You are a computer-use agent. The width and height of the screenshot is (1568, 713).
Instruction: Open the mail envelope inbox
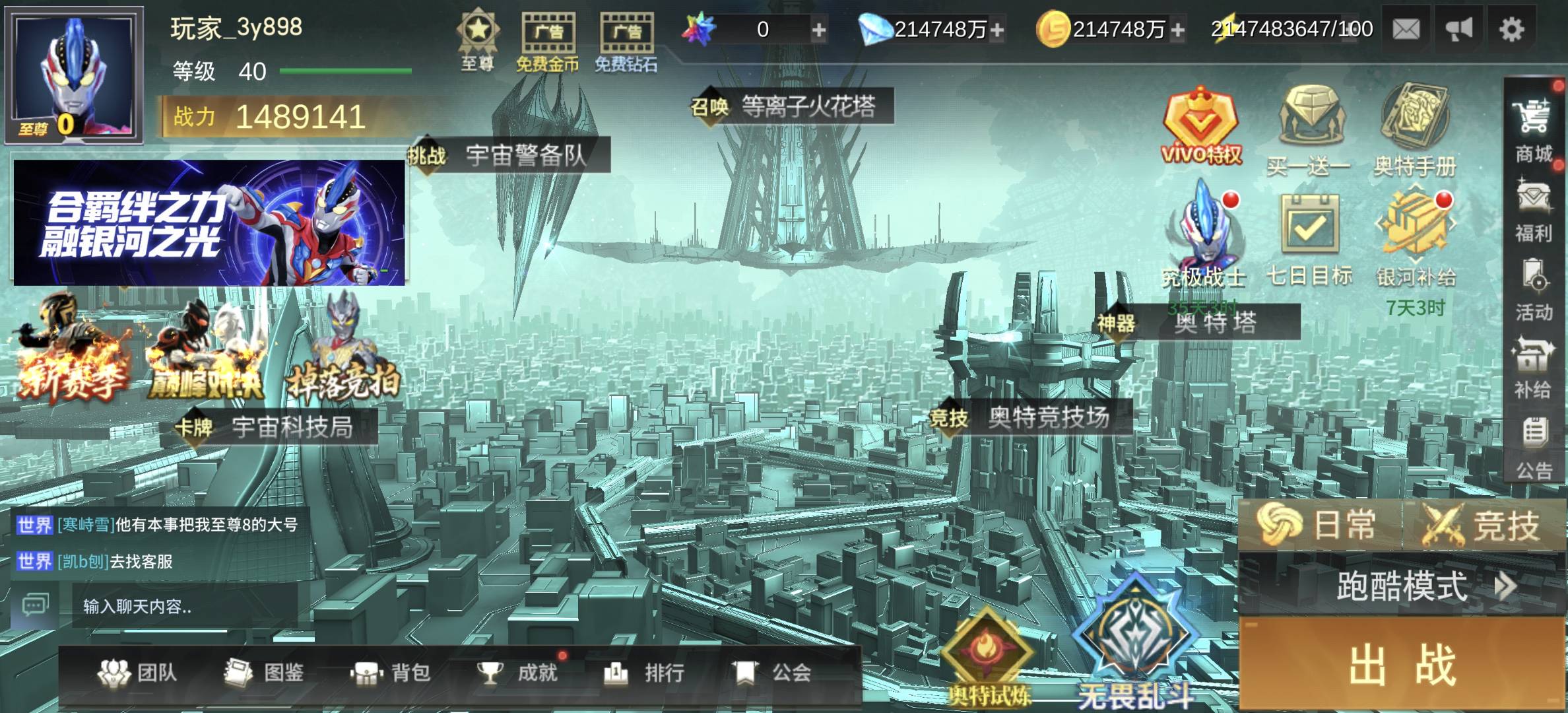(x=1406, y=29)
